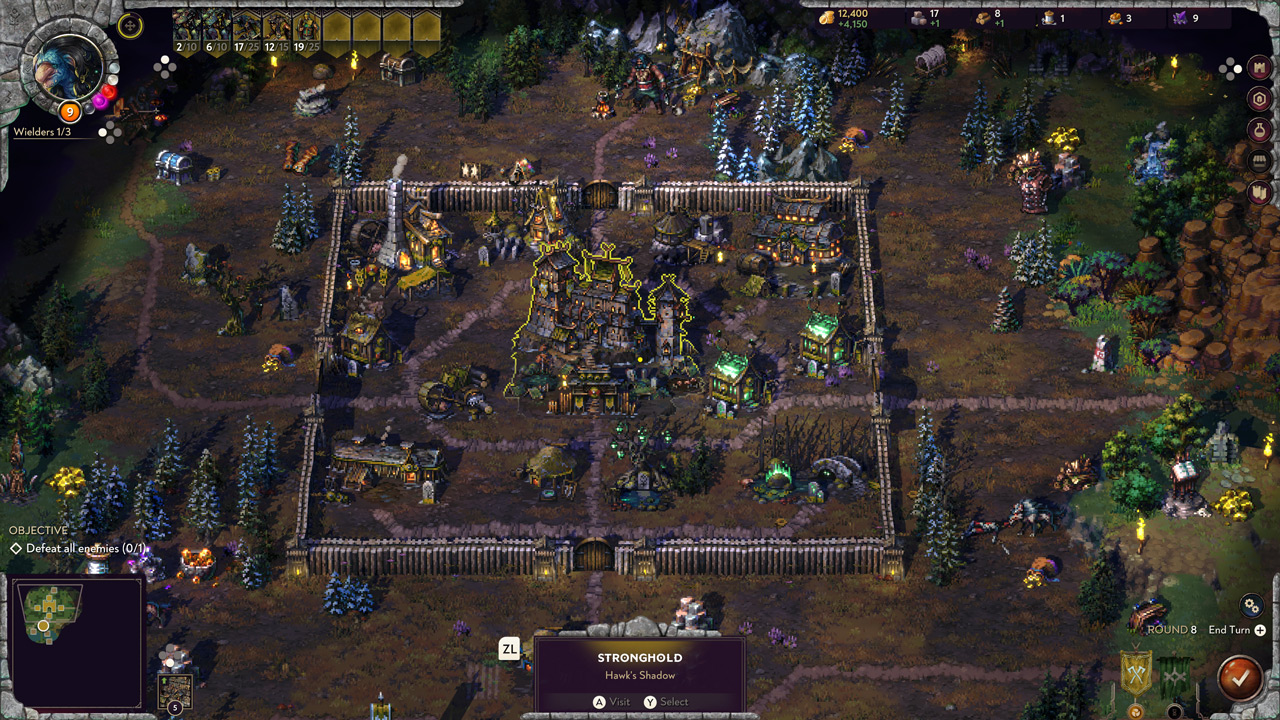Expand the End Turn plus control
Image resolution: width=1280 pixels, height=720 pixels.
click(1260, 631)
